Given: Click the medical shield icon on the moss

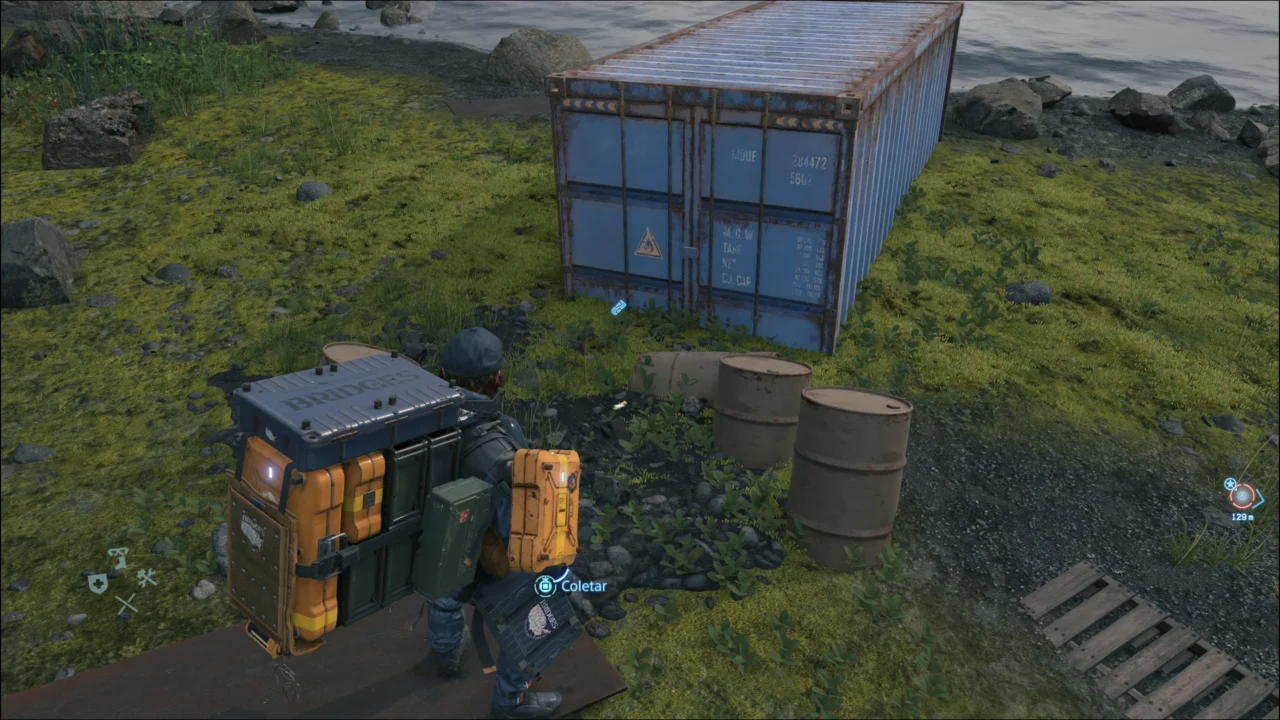Looking at the screenshot, I should [98, 583].
